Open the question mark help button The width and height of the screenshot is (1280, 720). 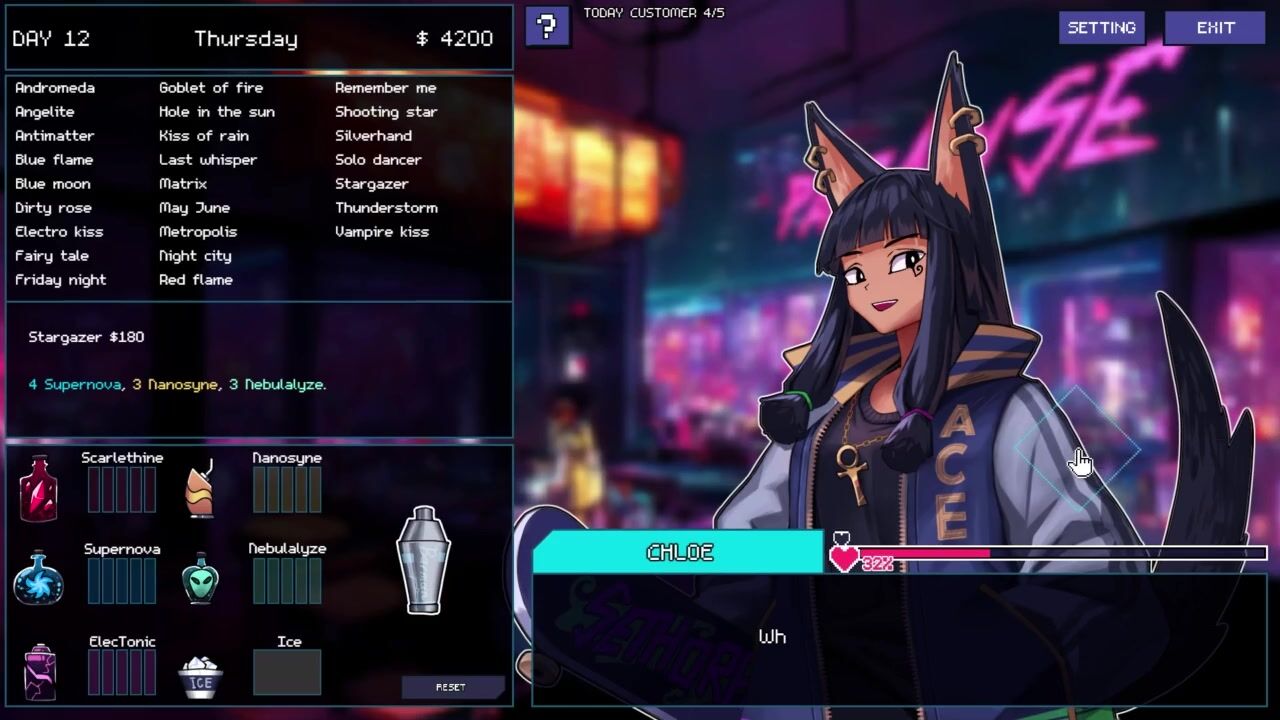547,27
